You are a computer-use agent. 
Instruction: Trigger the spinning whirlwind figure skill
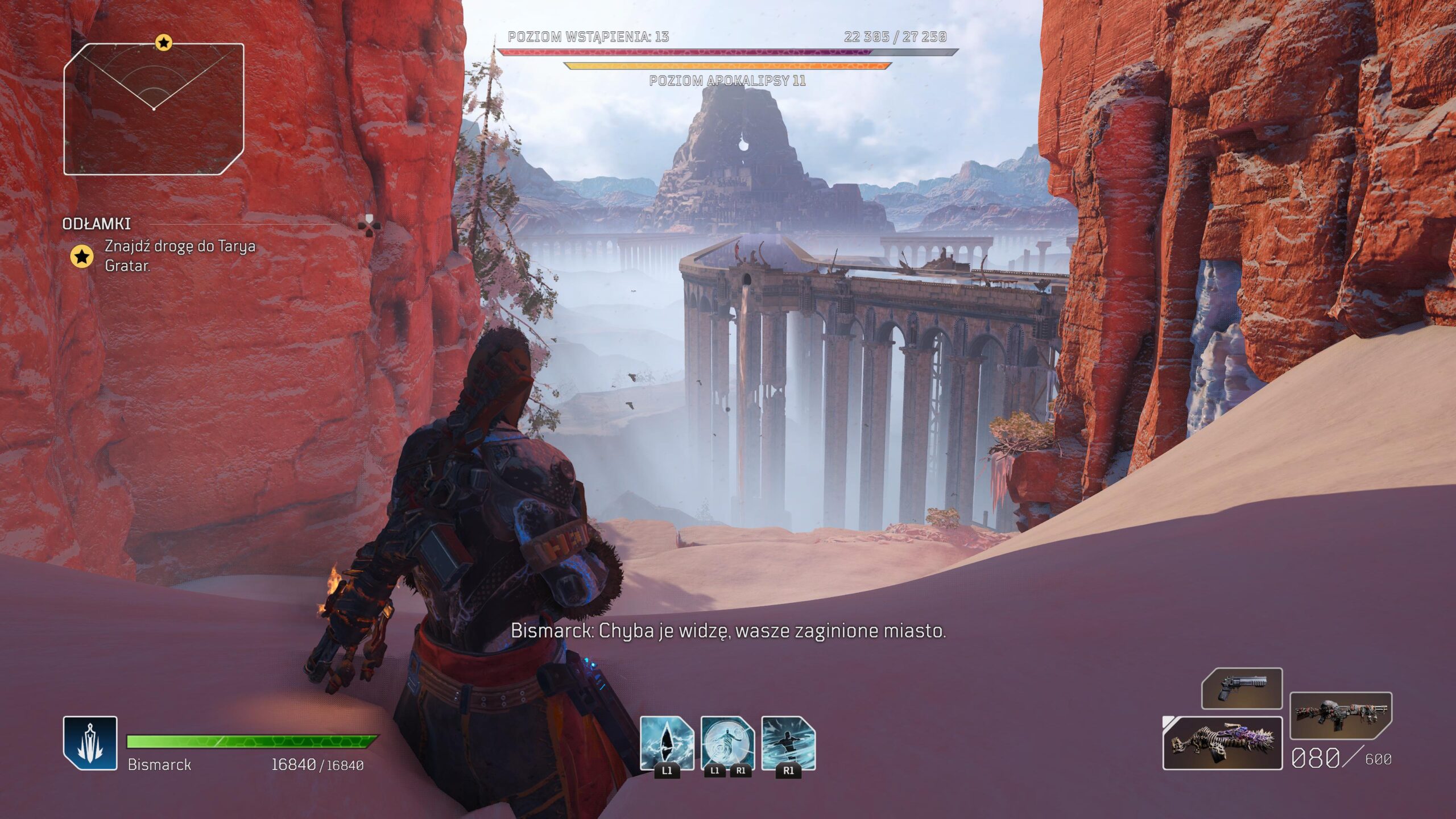click(788, 743)
